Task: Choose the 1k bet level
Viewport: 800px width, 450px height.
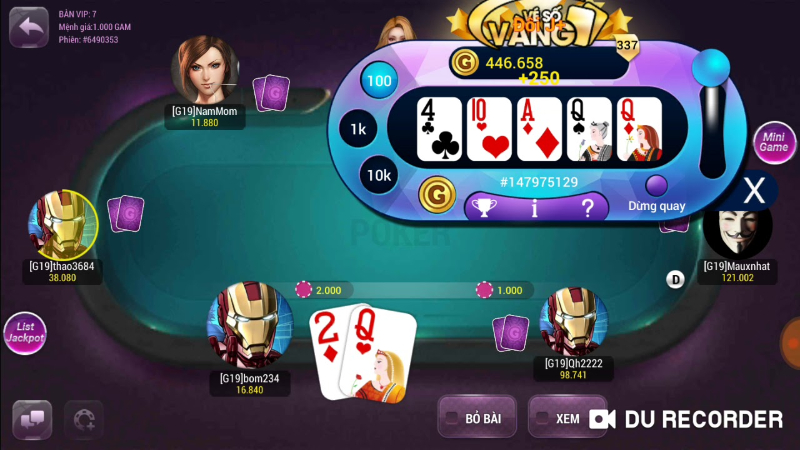Action: pos(358,129)
